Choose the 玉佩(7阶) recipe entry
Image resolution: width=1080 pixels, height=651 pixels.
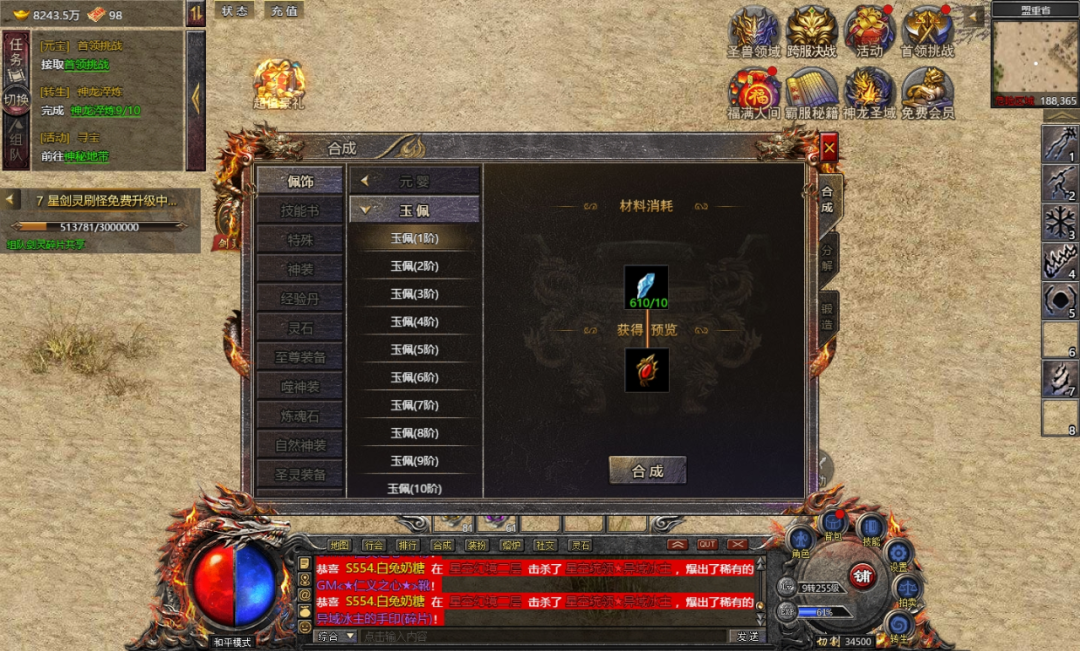click(414, 405)
